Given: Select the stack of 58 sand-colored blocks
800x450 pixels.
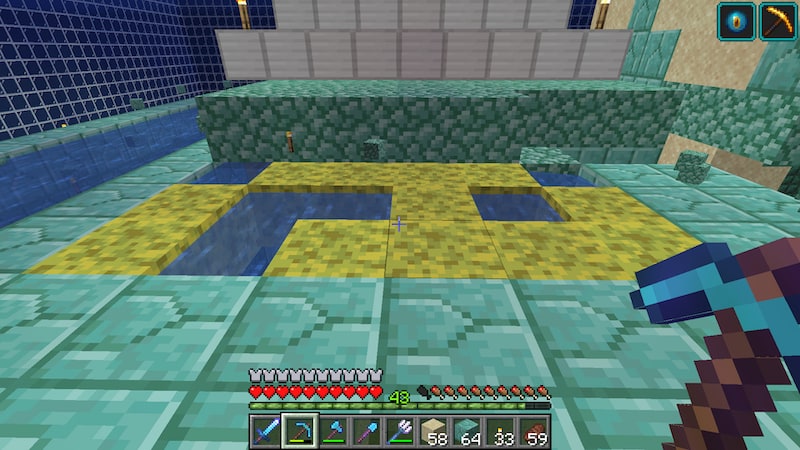Looking at the screenshot, I should pos(433,431).
